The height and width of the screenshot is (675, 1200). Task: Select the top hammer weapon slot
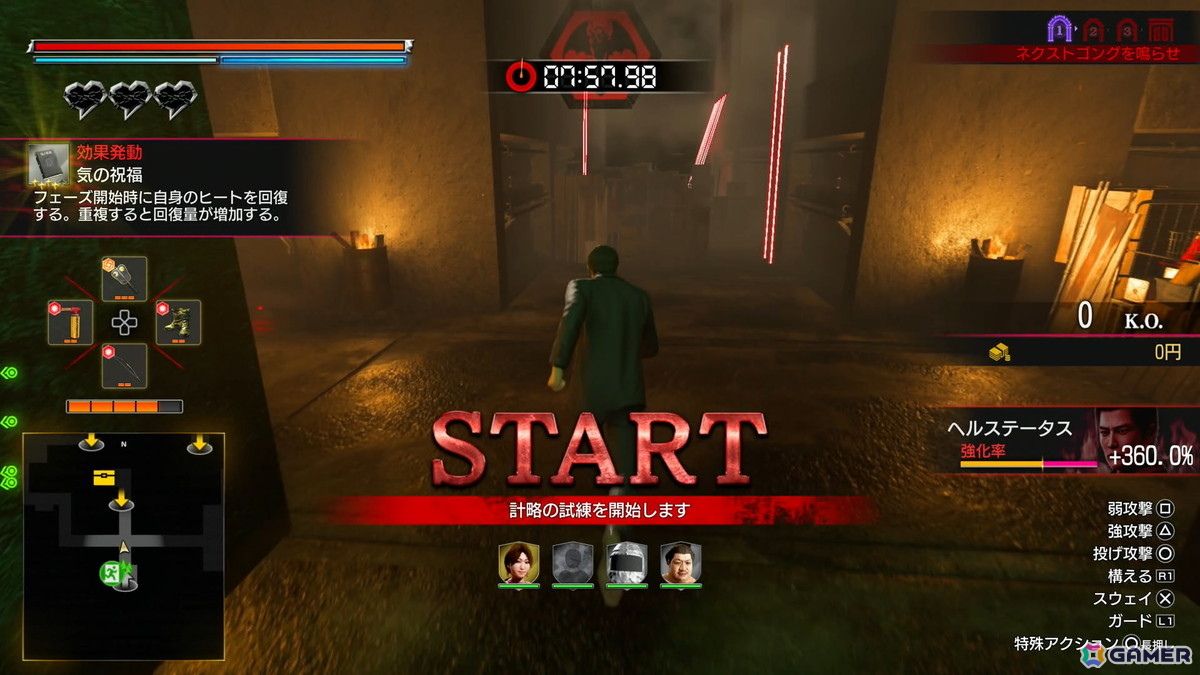click(x=124, y=278)
